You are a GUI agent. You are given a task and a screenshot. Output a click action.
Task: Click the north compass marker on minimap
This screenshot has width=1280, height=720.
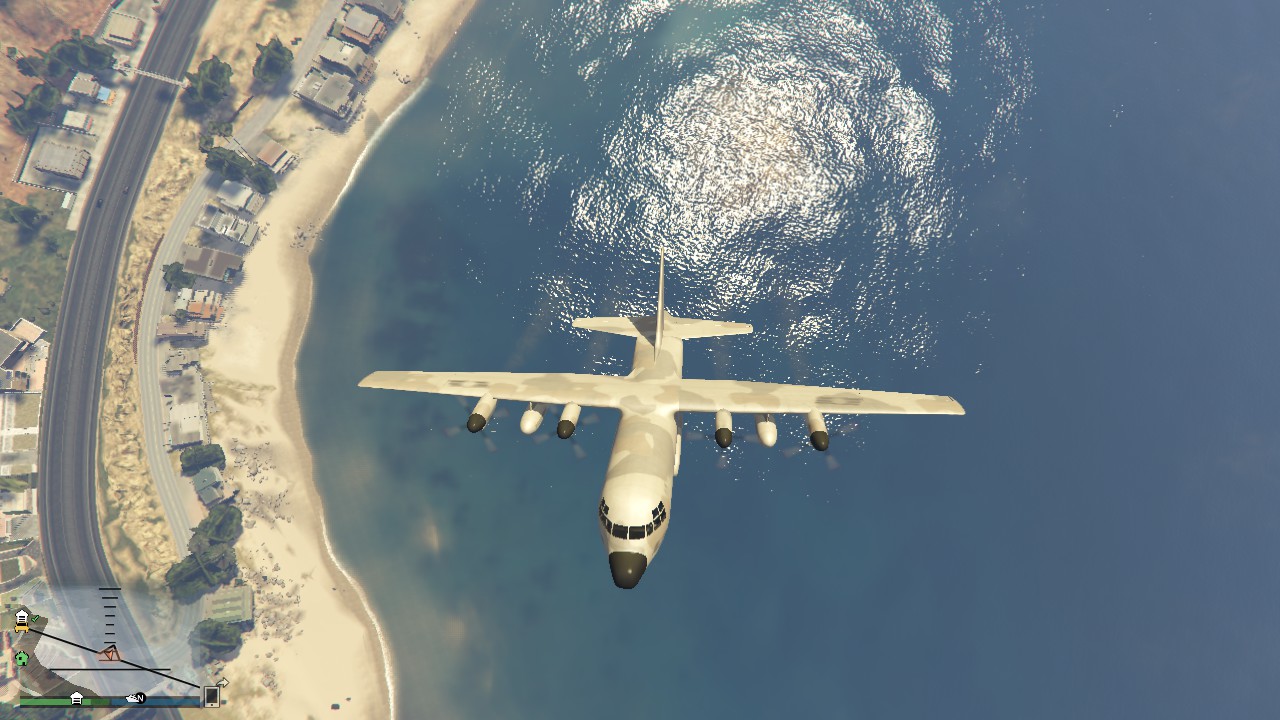[141, 698]
